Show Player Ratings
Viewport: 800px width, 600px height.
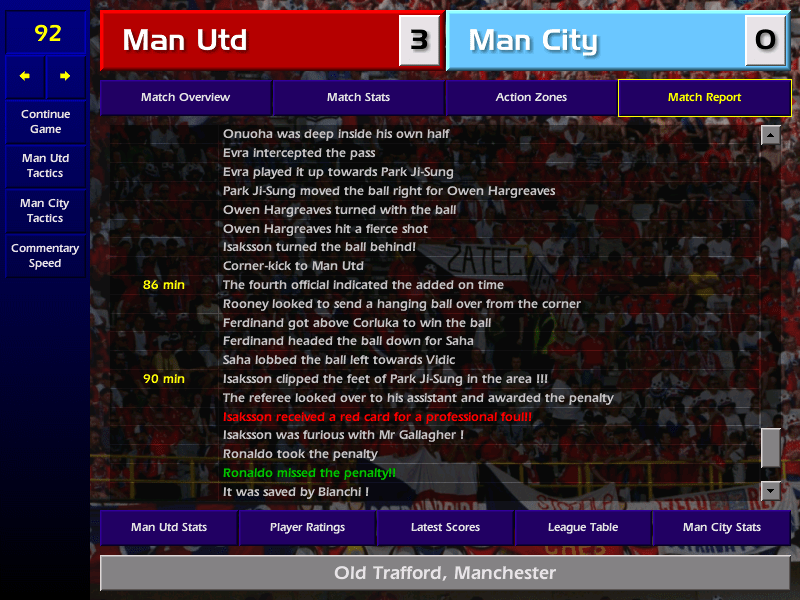(306, 527)
